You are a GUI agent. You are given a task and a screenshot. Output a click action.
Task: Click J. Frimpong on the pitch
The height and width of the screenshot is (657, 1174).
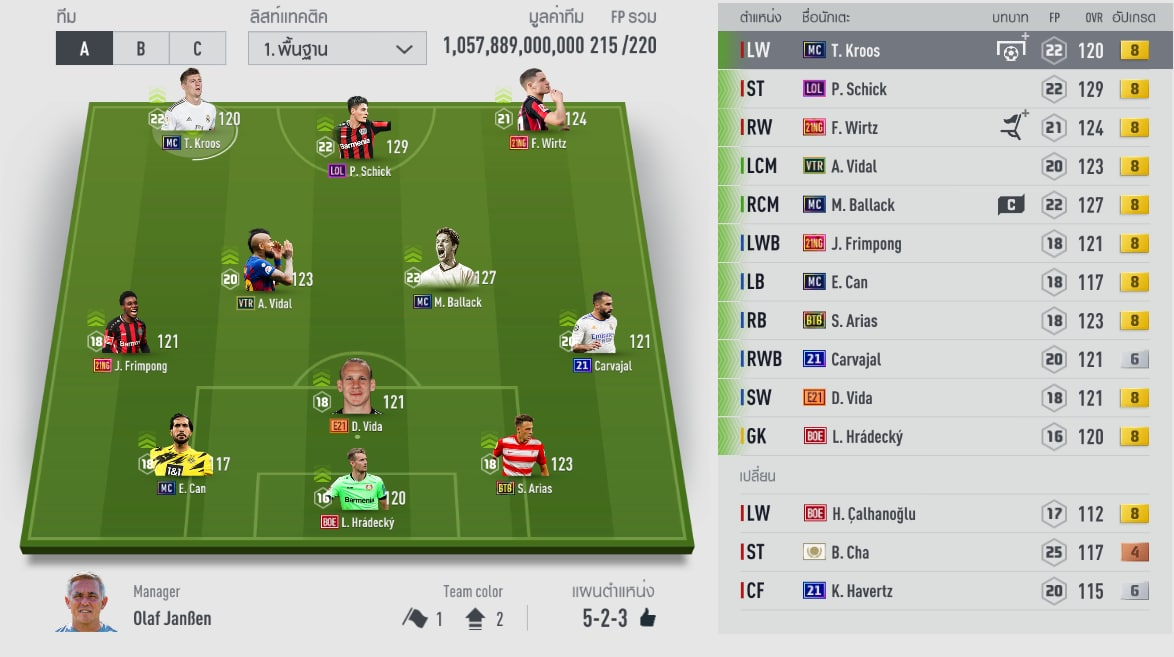(127, 328)
